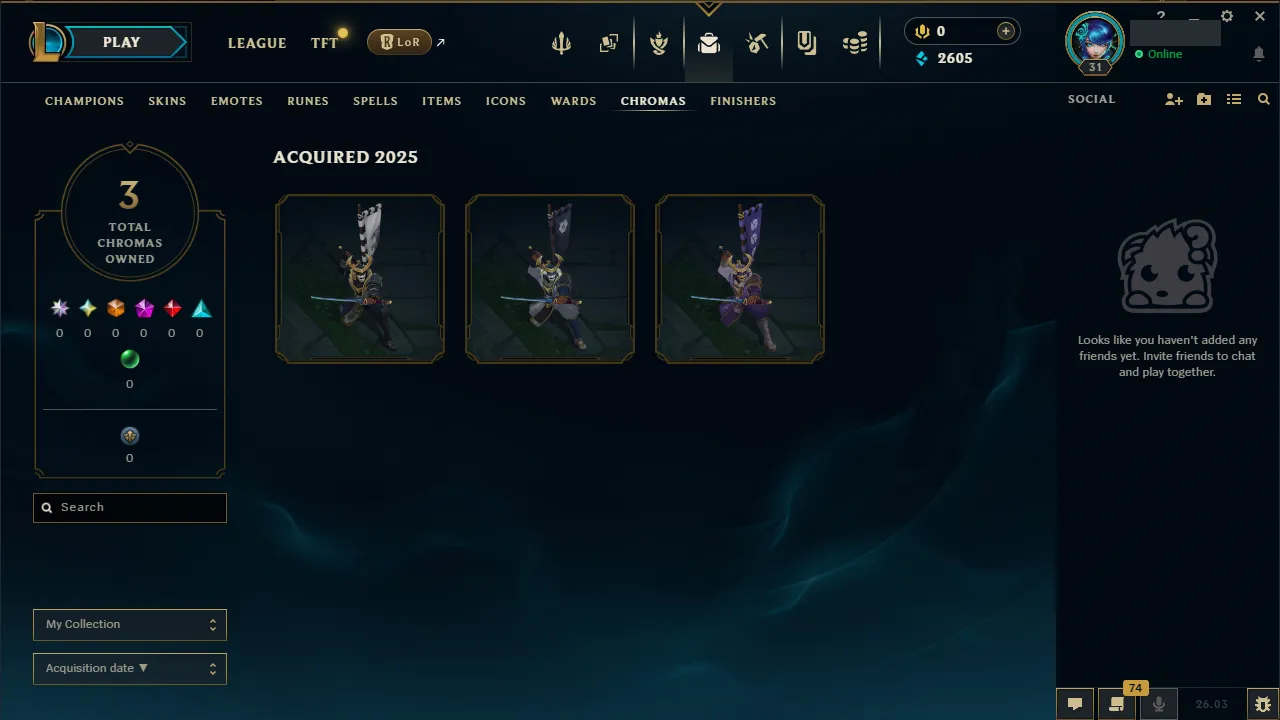Select the green chroma swatch in sidebar
The image size is (1280, 720).
coord(130,359)
